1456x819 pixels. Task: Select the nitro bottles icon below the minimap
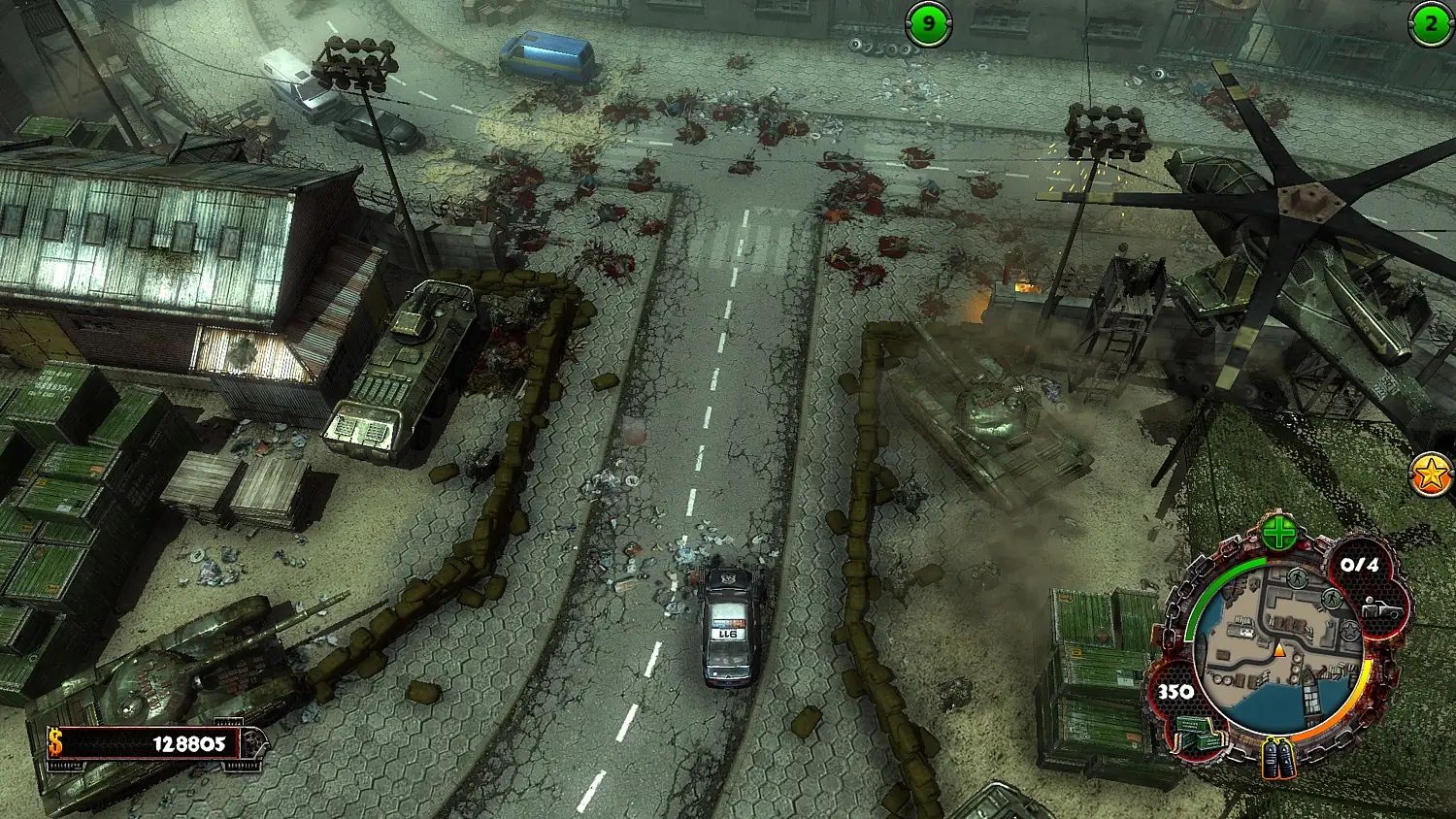1279,760
